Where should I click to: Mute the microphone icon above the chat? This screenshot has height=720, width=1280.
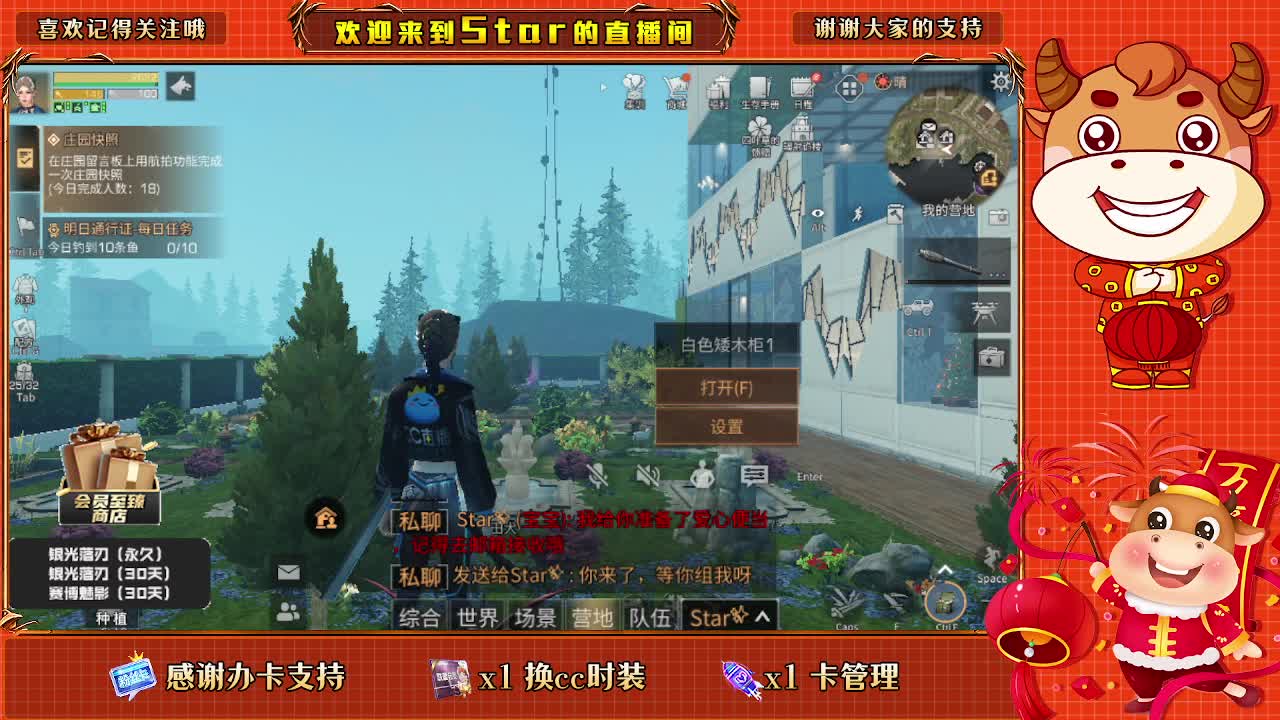click(597, 476)
